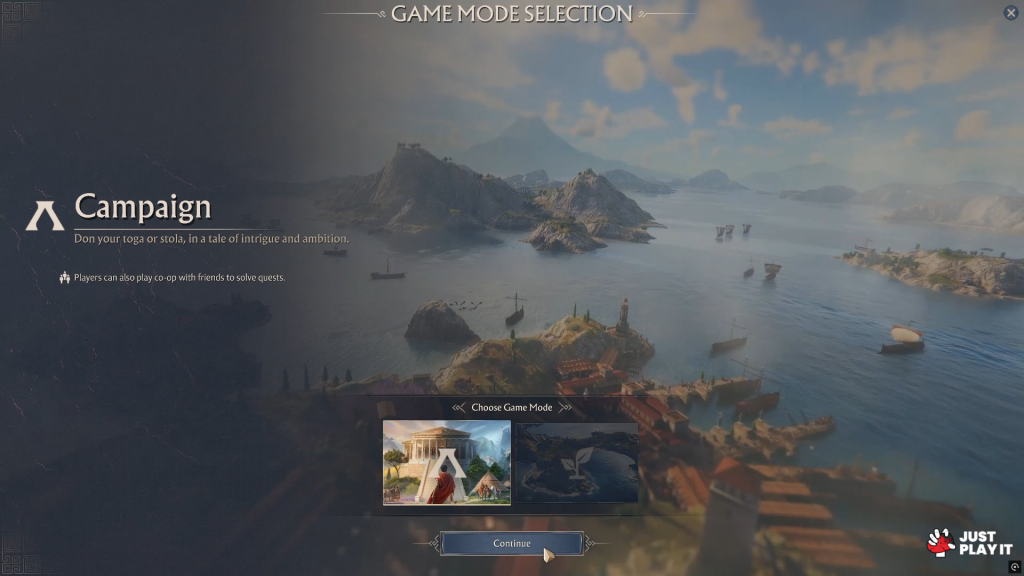This screenshot has height=576, width=1024.
Task: Close the Game Mode Selection screen
Action: point(1010,13)
